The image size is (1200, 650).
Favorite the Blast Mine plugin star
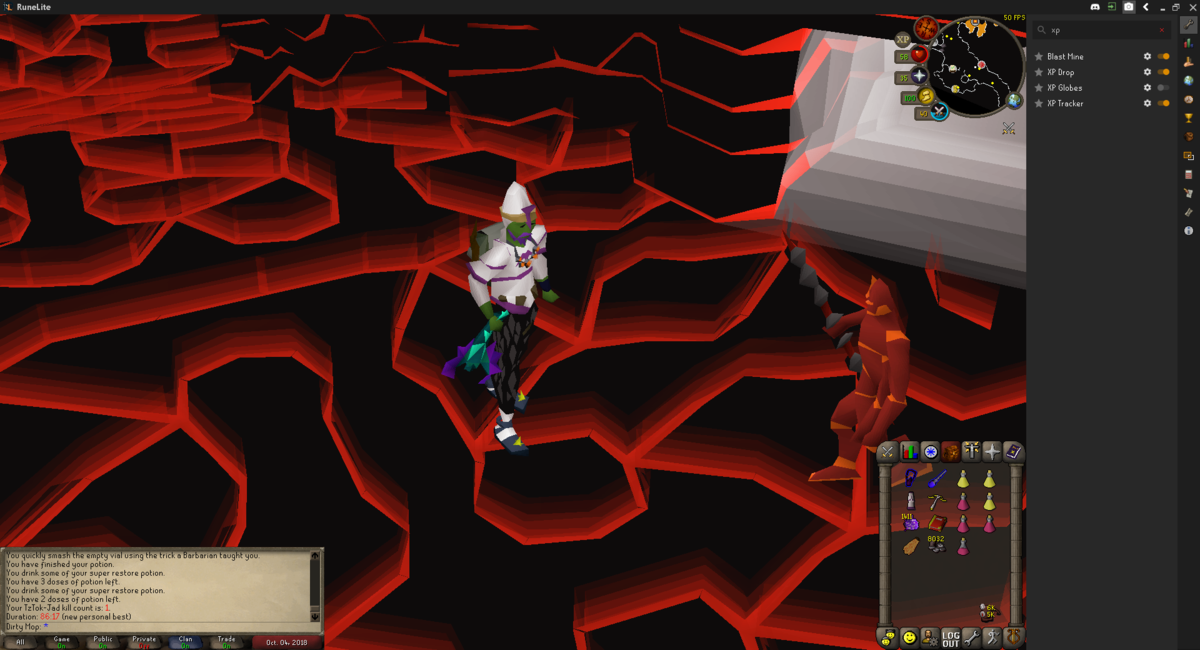1039,57
